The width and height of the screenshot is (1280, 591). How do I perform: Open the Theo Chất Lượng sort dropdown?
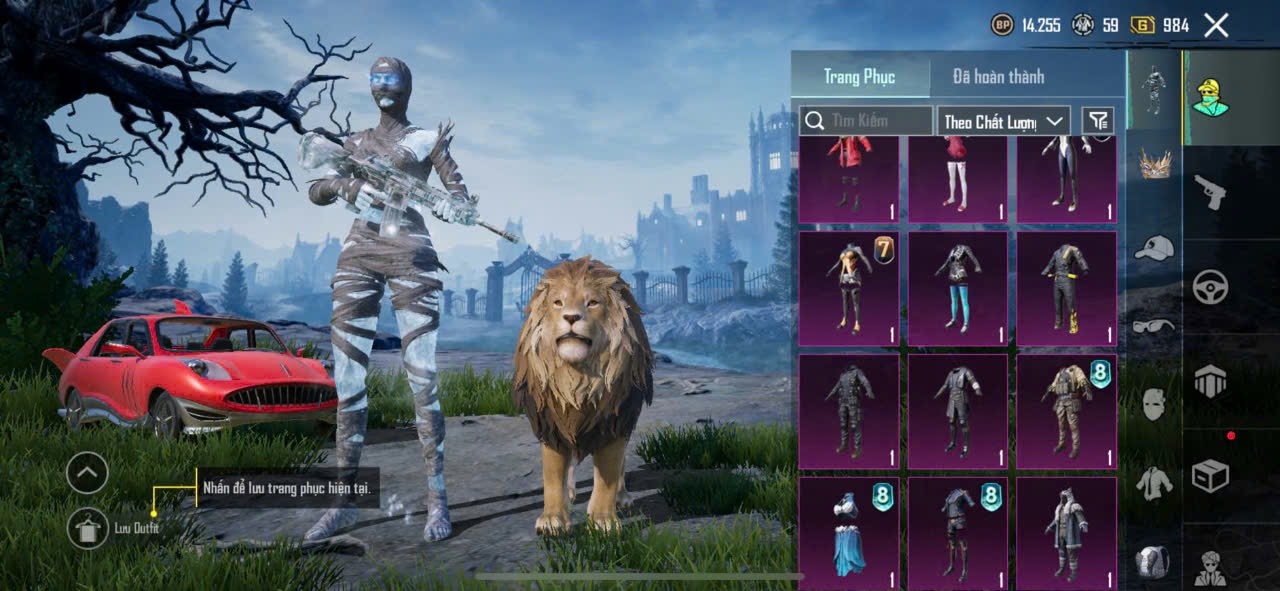point(1004,121)
